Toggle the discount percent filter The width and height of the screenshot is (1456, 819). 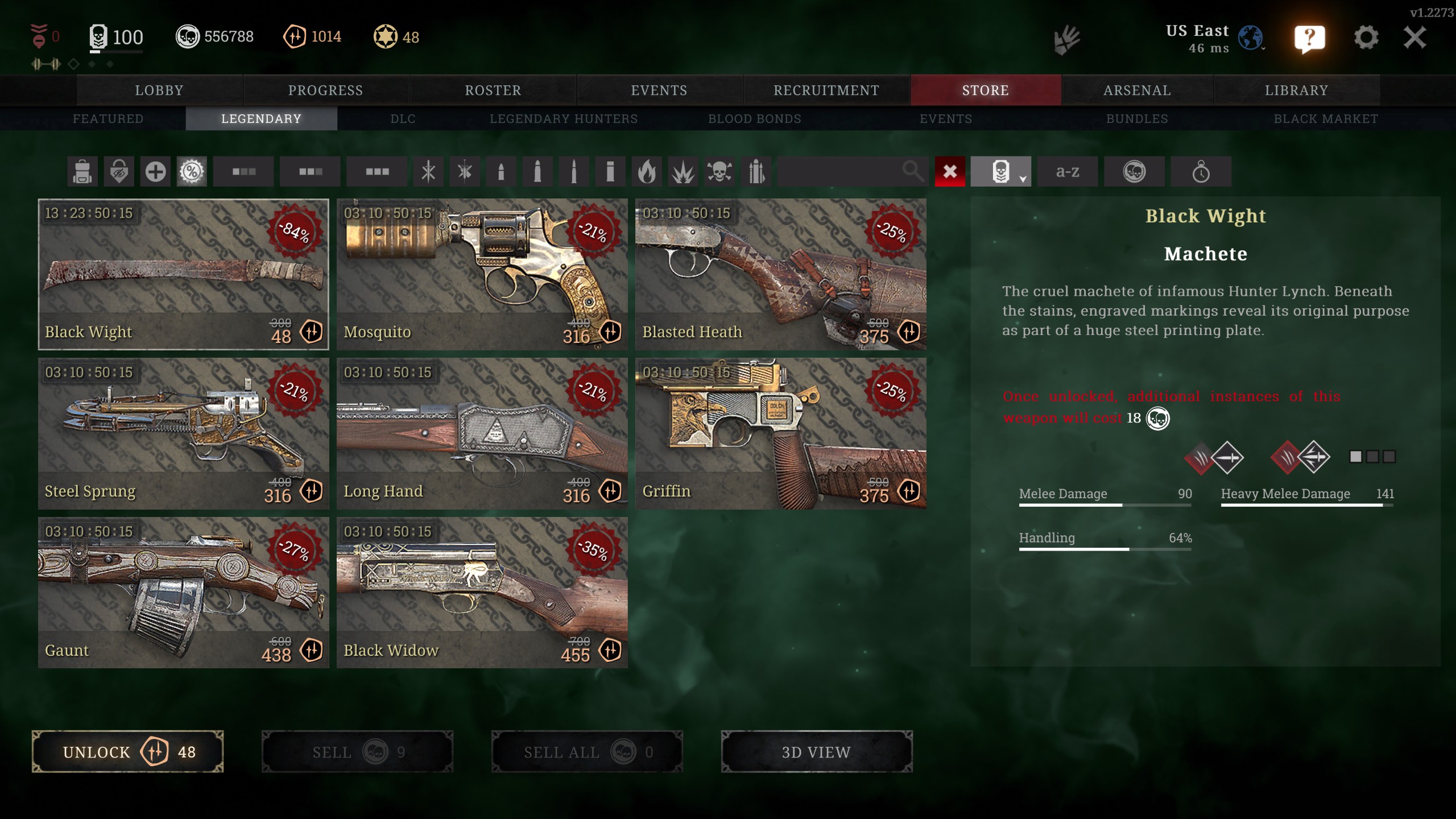tap(192, 171)
